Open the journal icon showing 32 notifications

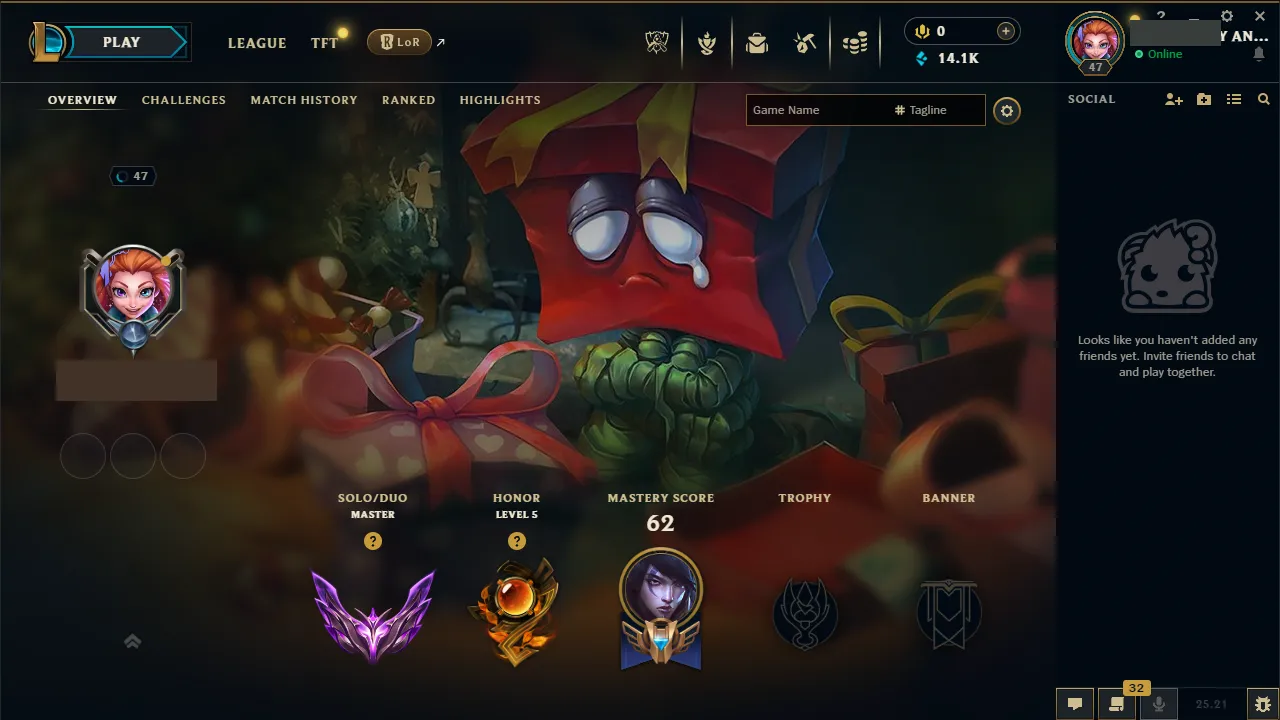(x=1118, y=703)
